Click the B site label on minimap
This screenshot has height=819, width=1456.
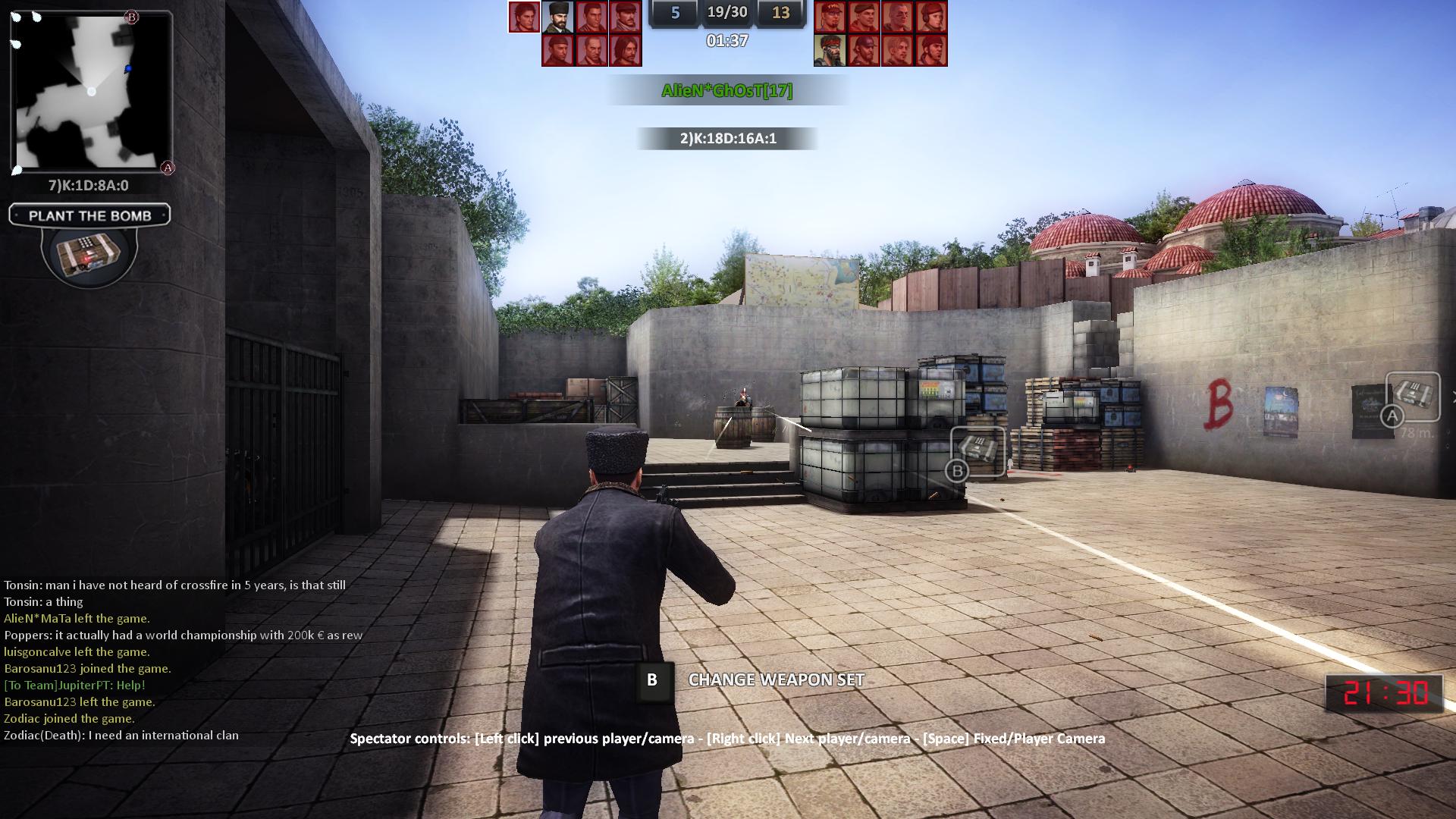(x=131, y=17)
